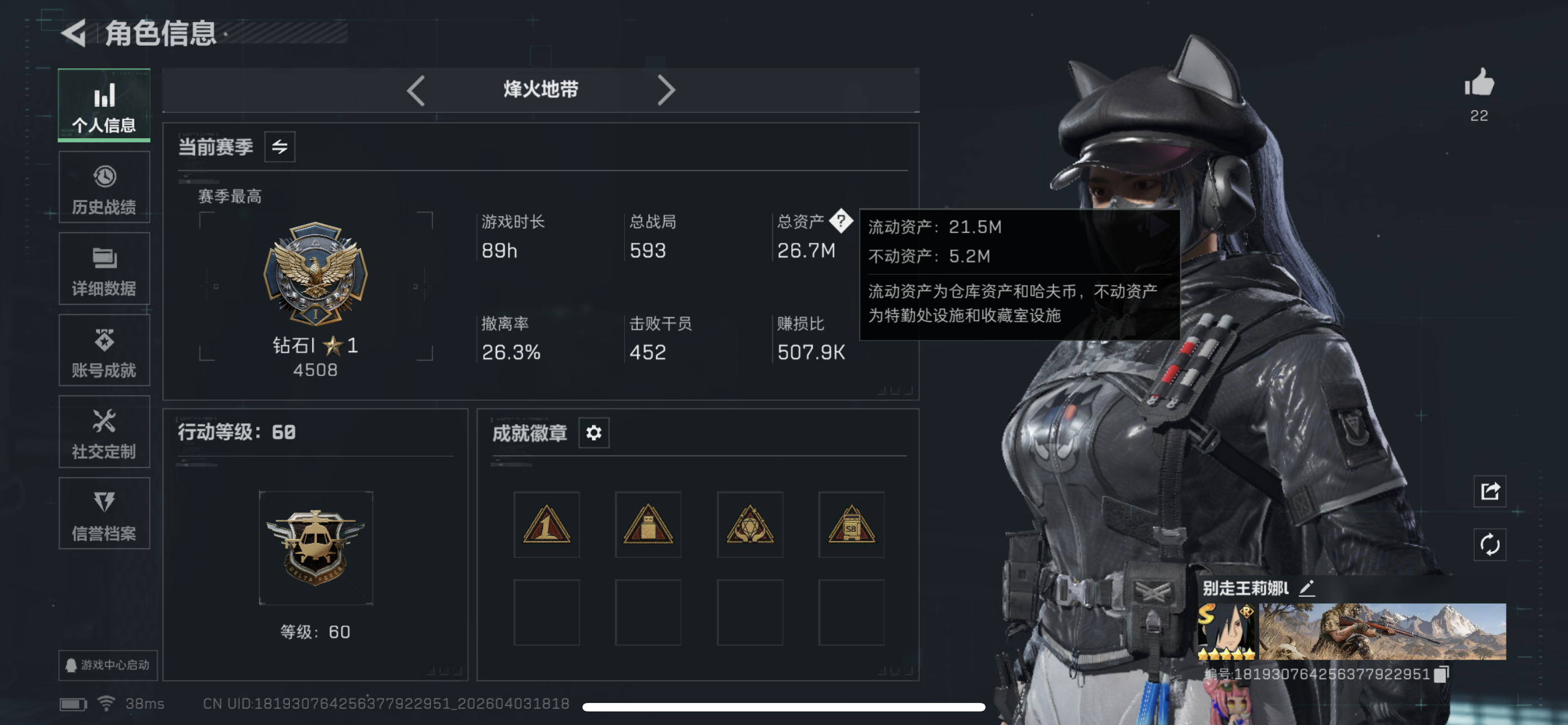
Task: Click the 当前赛季 swap toggle icon
Action: [x=279, y=146]
